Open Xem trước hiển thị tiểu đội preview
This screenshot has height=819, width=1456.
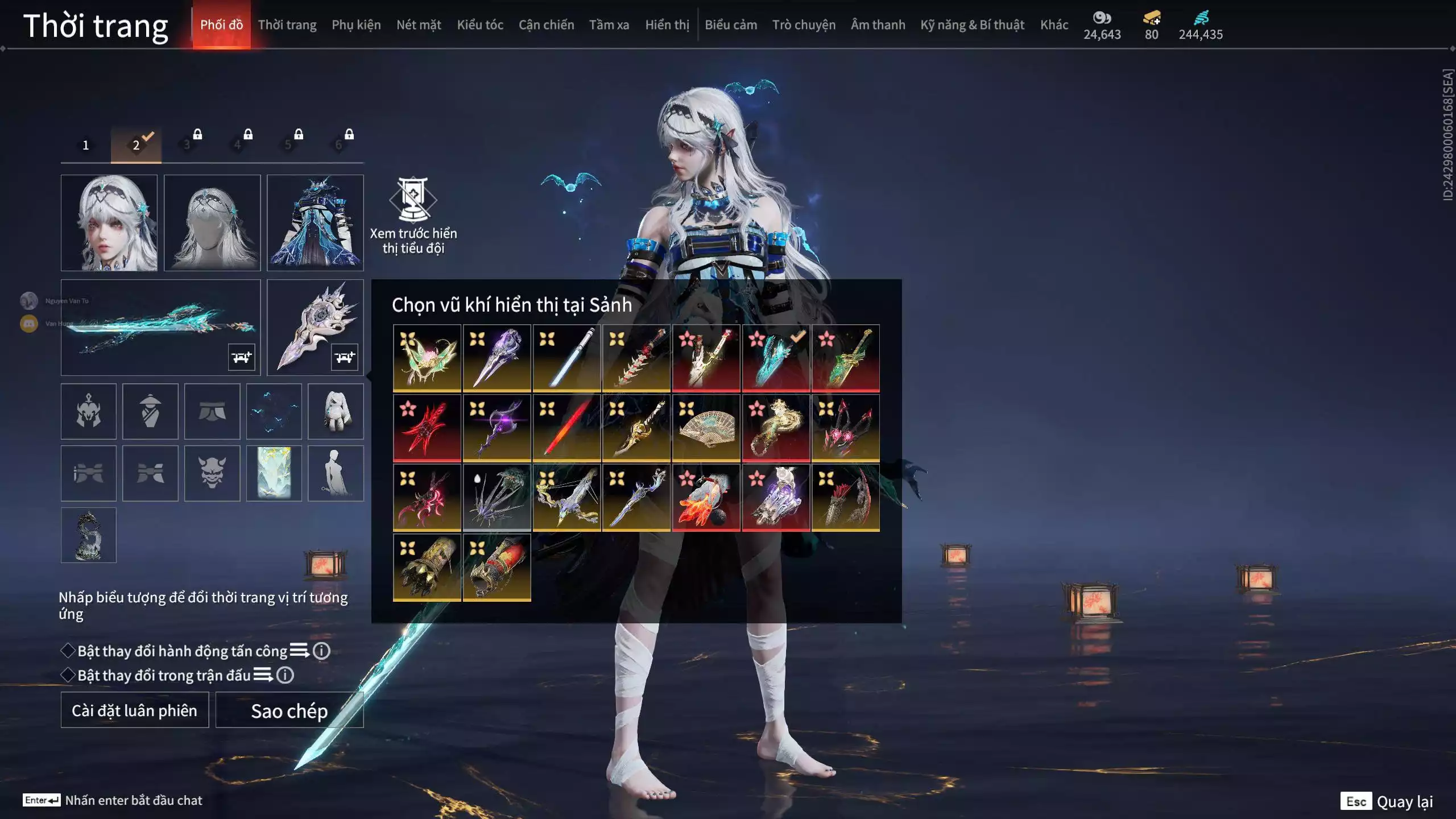coord(413,215)
